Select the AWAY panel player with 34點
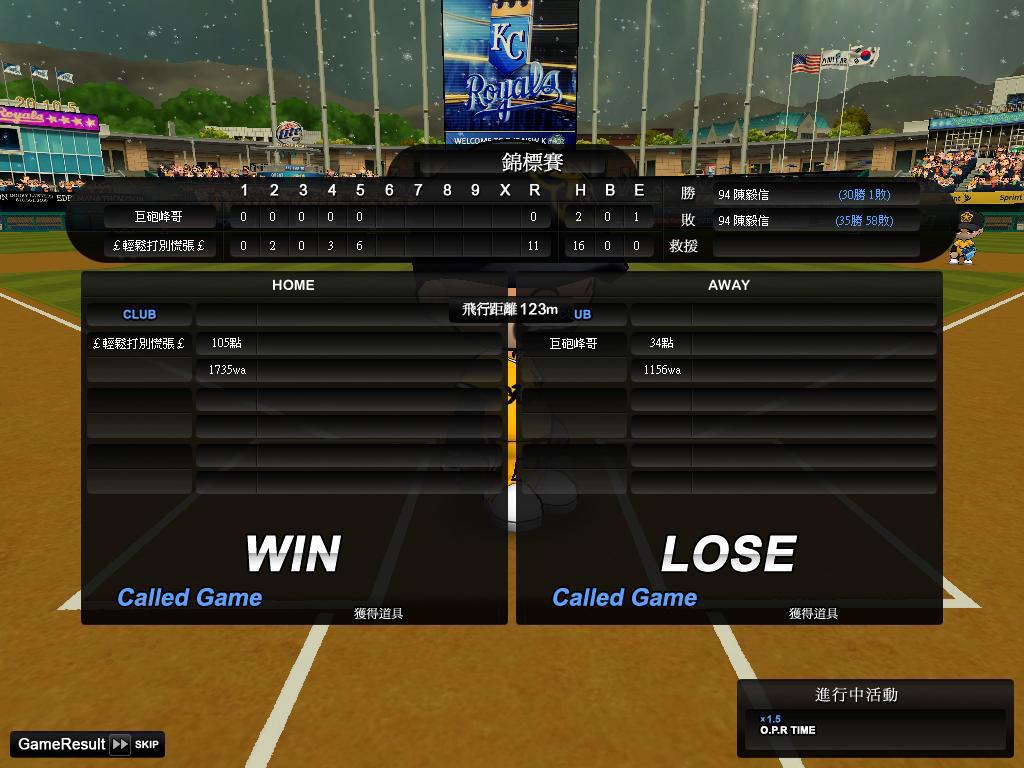Image resolution: width=1024 pixels, height=768 pixels. coord(574,343)
